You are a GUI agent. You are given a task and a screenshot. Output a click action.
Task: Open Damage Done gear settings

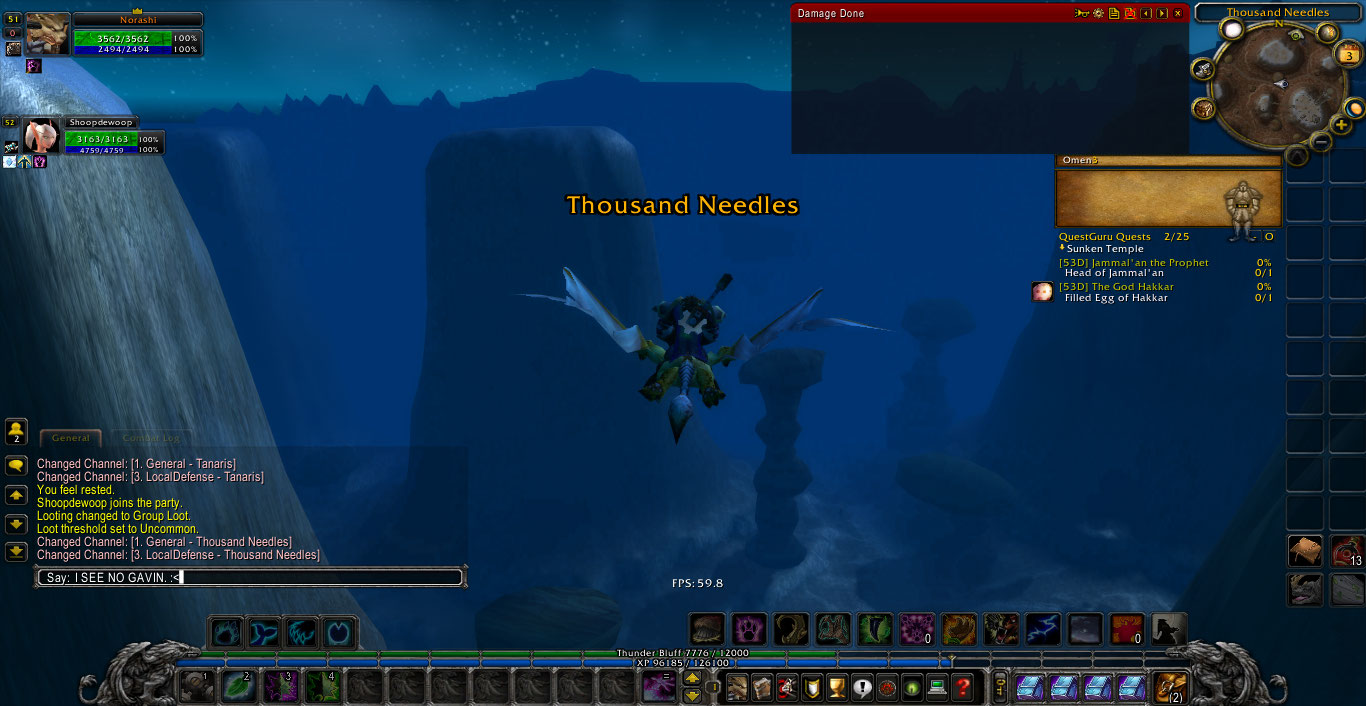1098,13
